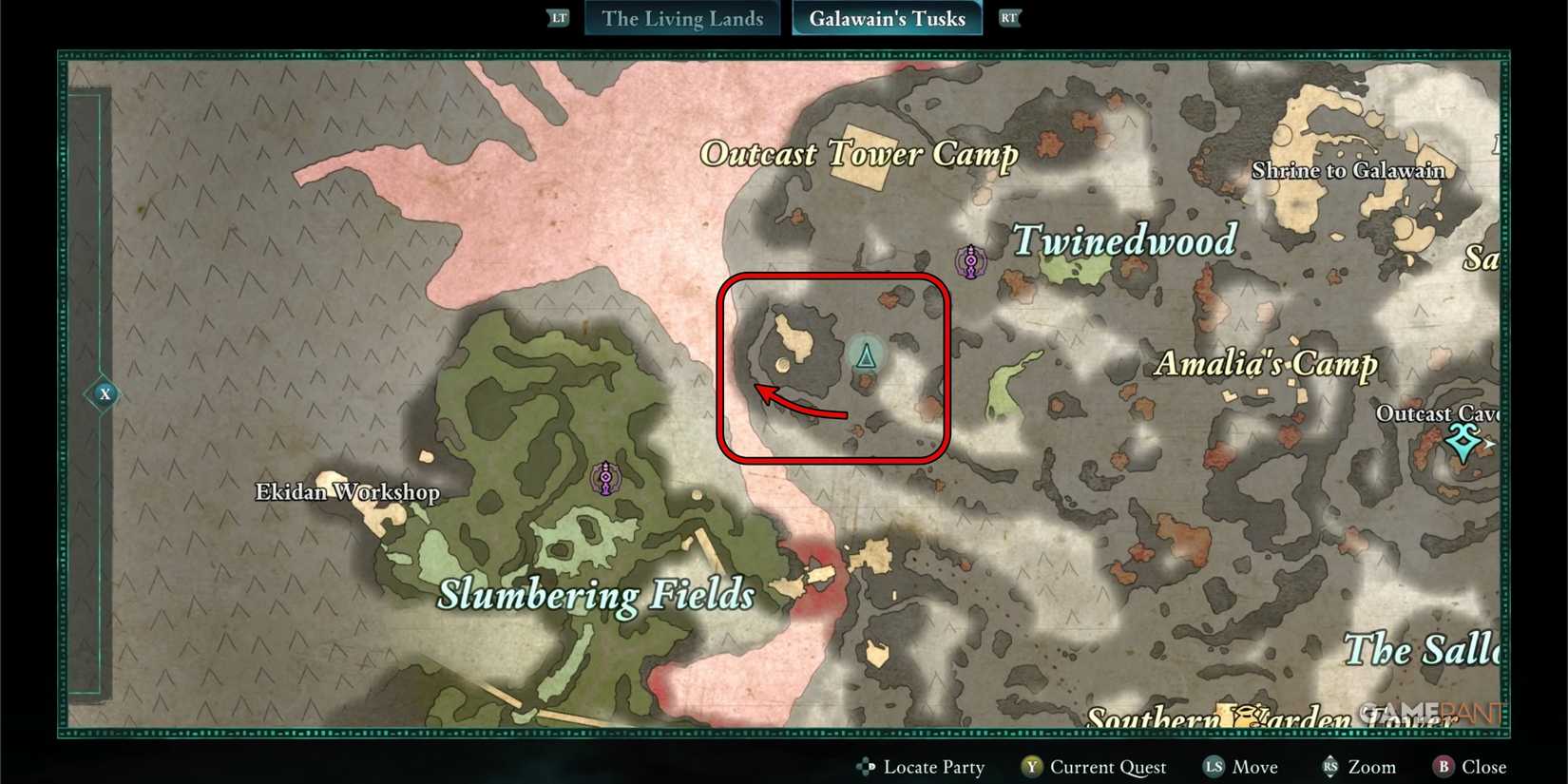Screen dimensions: 1568x784
Task: Click the fast travel icon at Outcast Cave
Action: pyautogui.click(x=1462, y=443)
